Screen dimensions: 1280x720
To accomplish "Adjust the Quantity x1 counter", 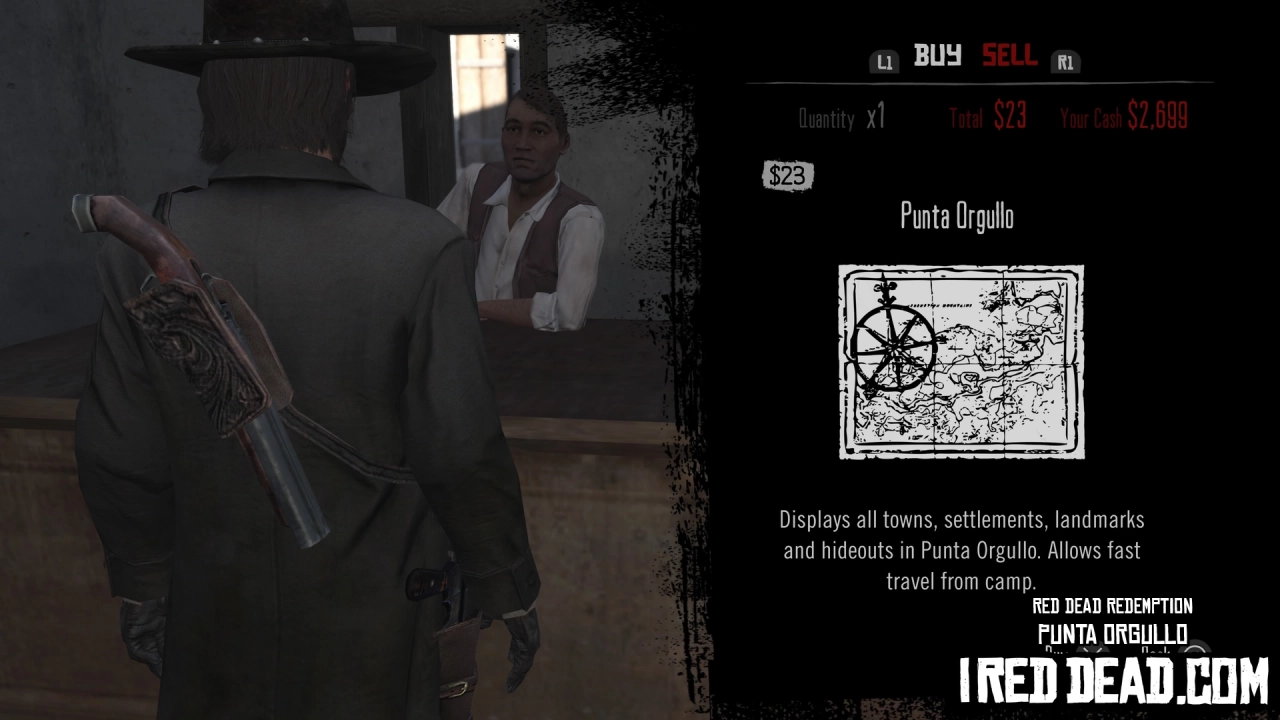I will [840, 118].
